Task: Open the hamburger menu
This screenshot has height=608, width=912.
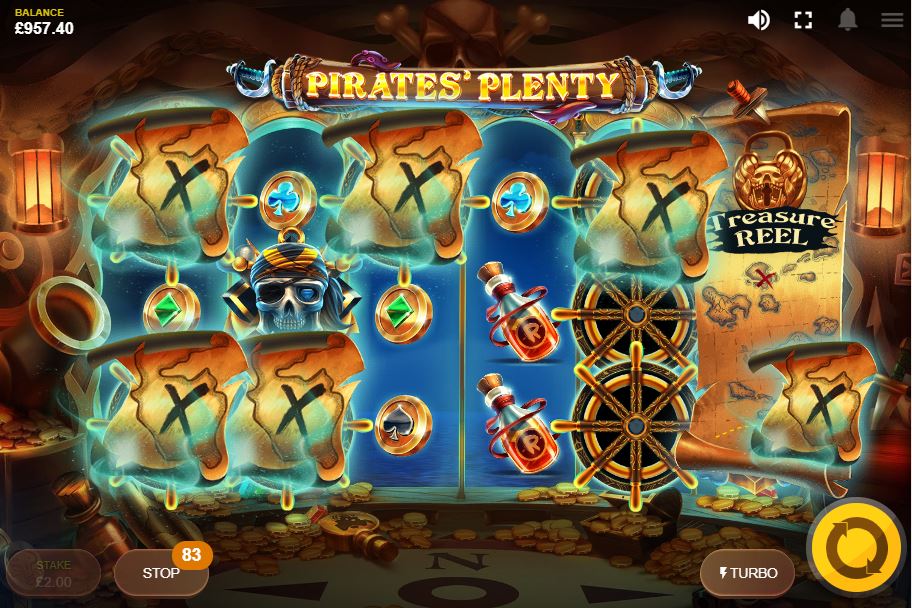Action: coord(892,20)
